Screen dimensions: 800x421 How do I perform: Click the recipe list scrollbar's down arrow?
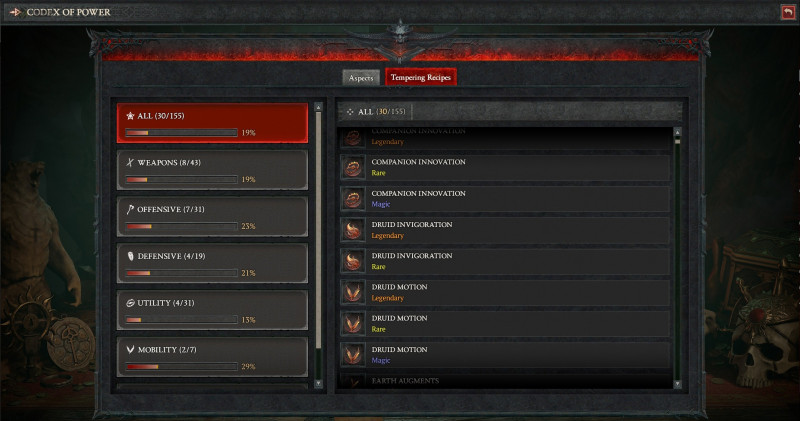coord(678,383)
